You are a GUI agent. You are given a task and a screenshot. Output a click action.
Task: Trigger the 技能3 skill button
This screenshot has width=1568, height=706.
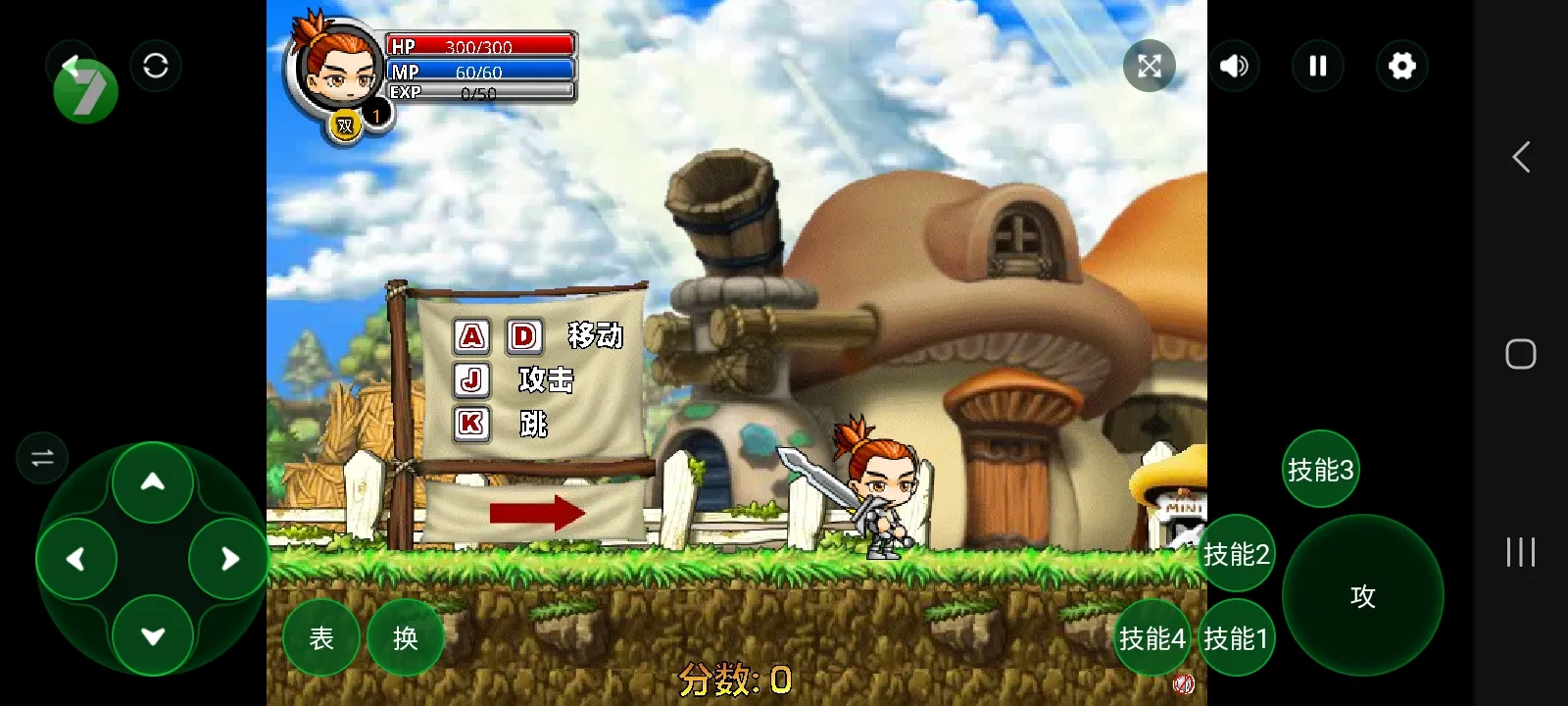[x=1320, y=470]
